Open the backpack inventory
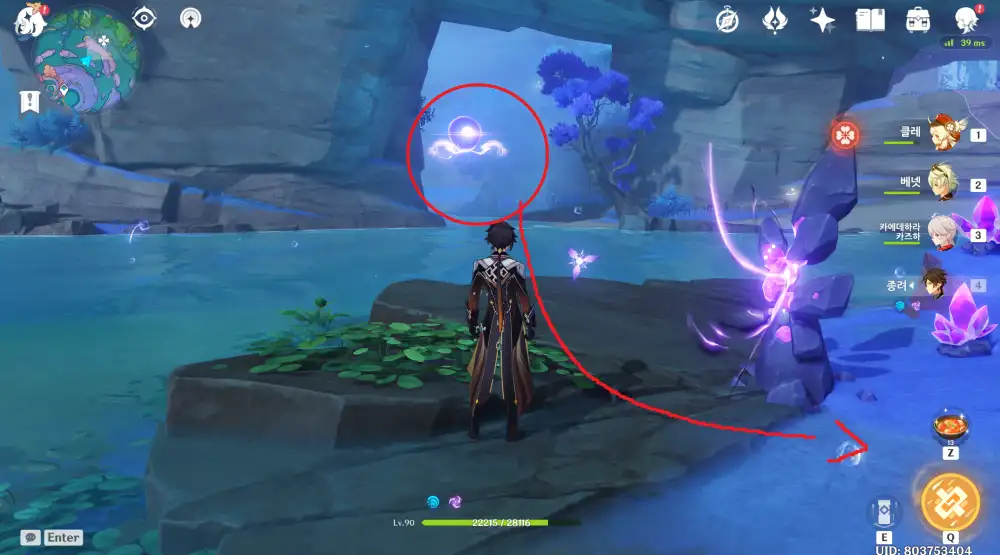This screenshot has height=555, width=1000. pos(918,20)
